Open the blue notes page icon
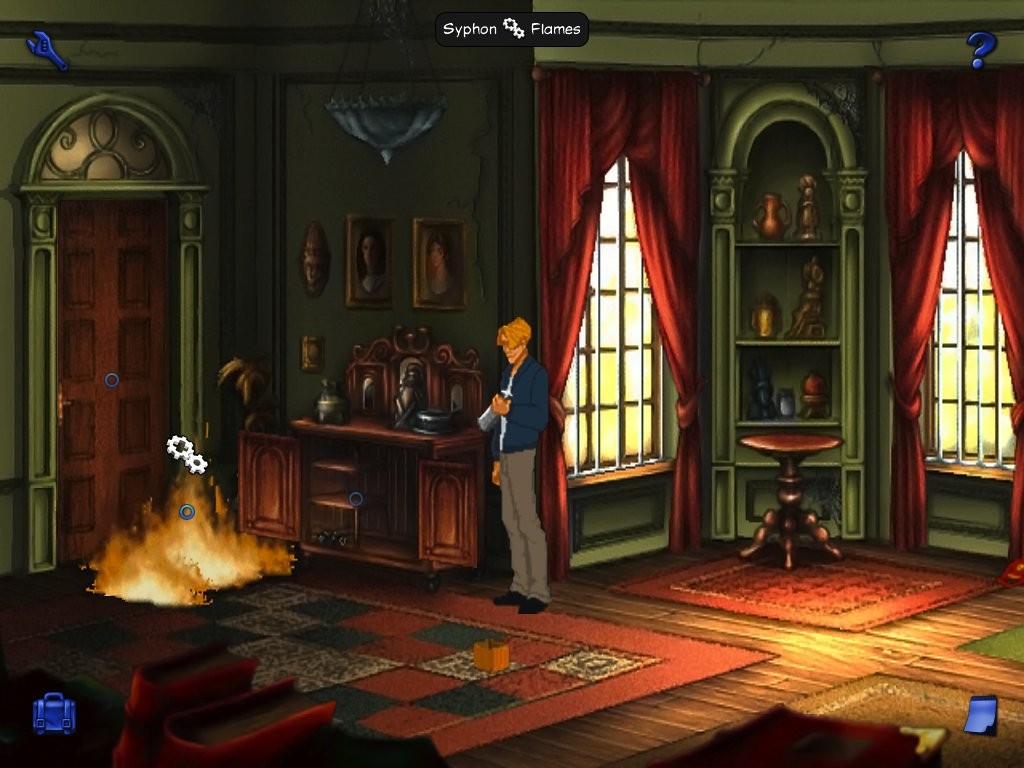1024x768 pixels. (982, 715)
